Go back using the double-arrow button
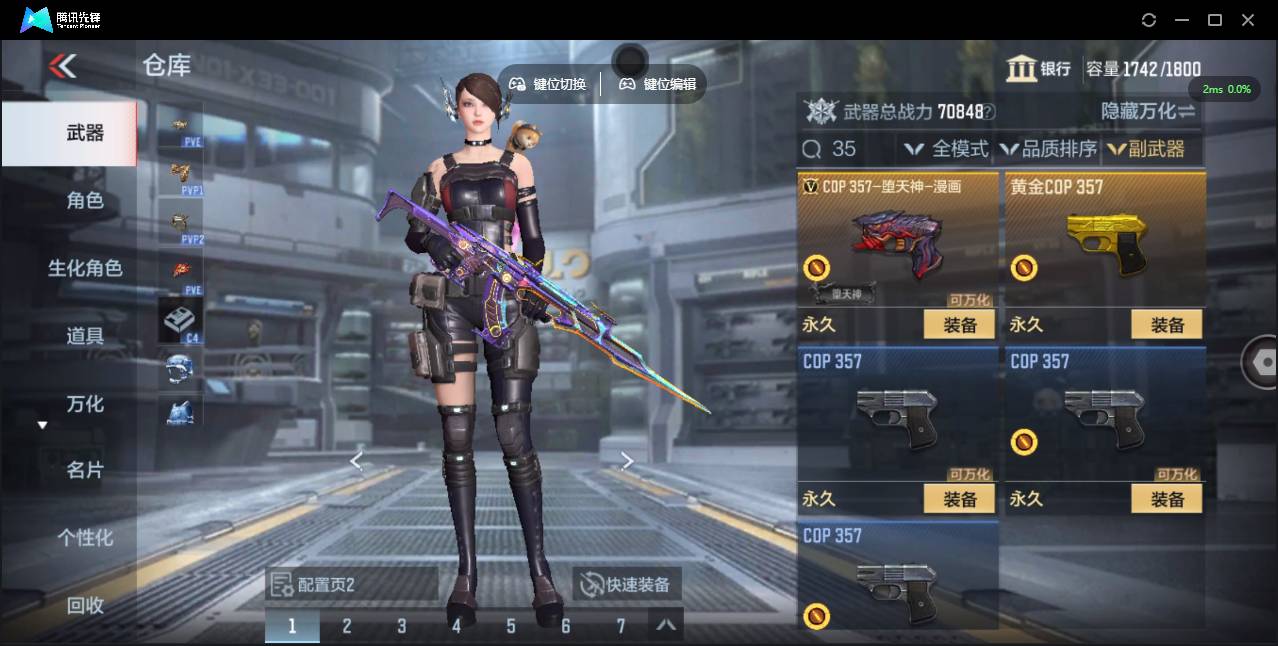 point(62,67)
